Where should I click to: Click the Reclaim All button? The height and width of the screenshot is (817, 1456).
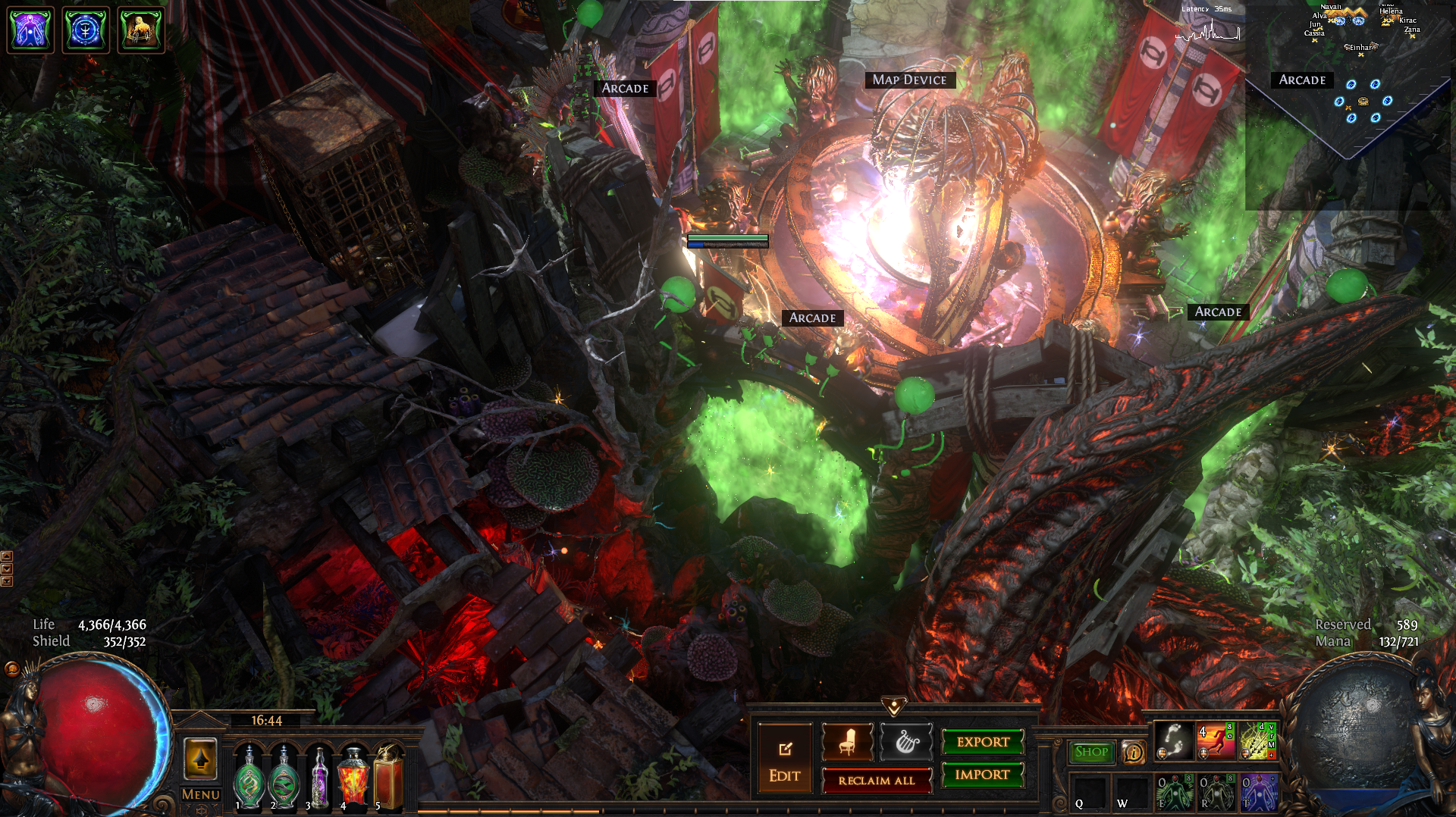(877, 780)
